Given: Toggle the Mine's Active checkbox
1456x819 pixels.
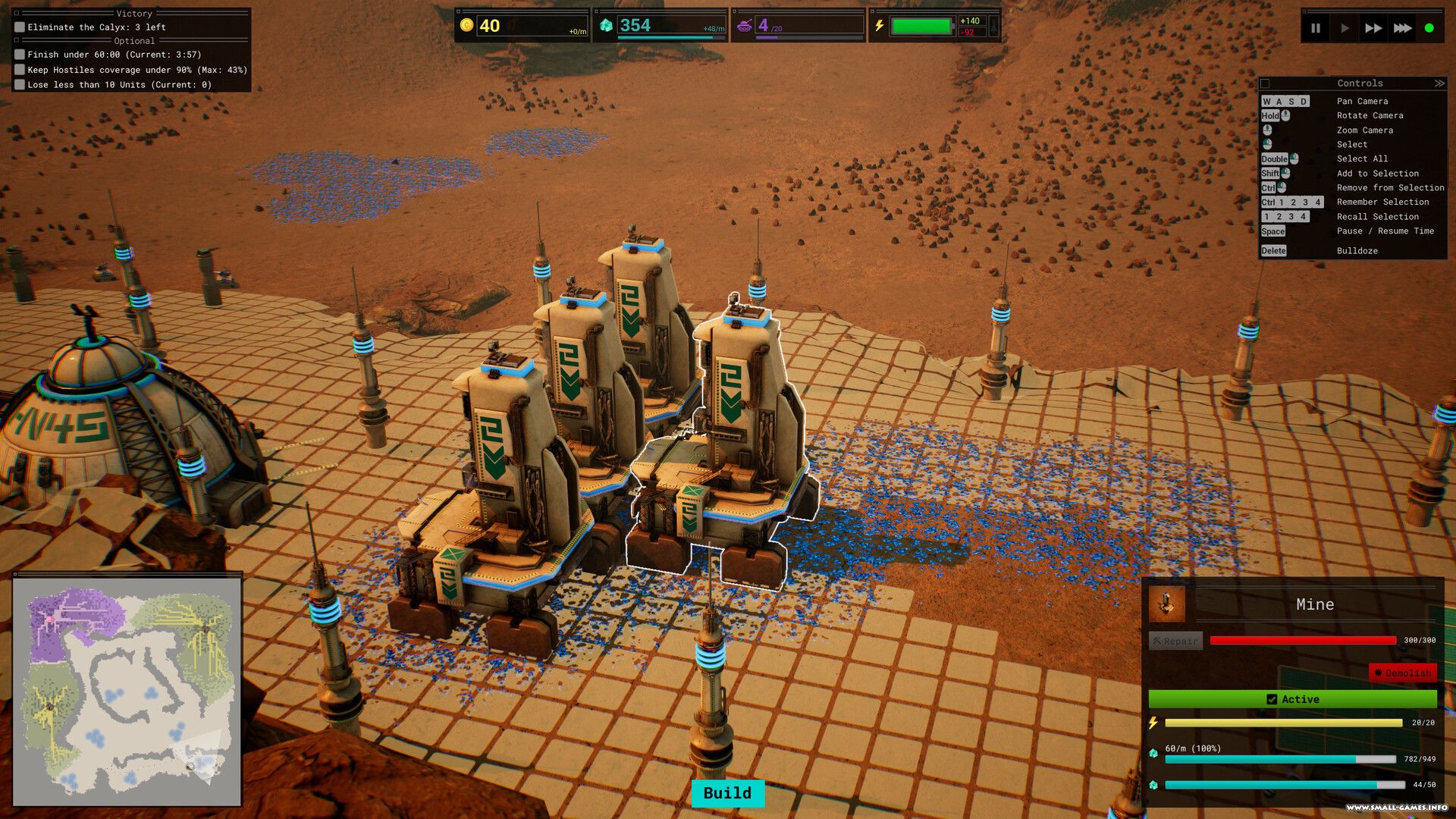Looking at the screenshot, I should tap(1272, 699).
